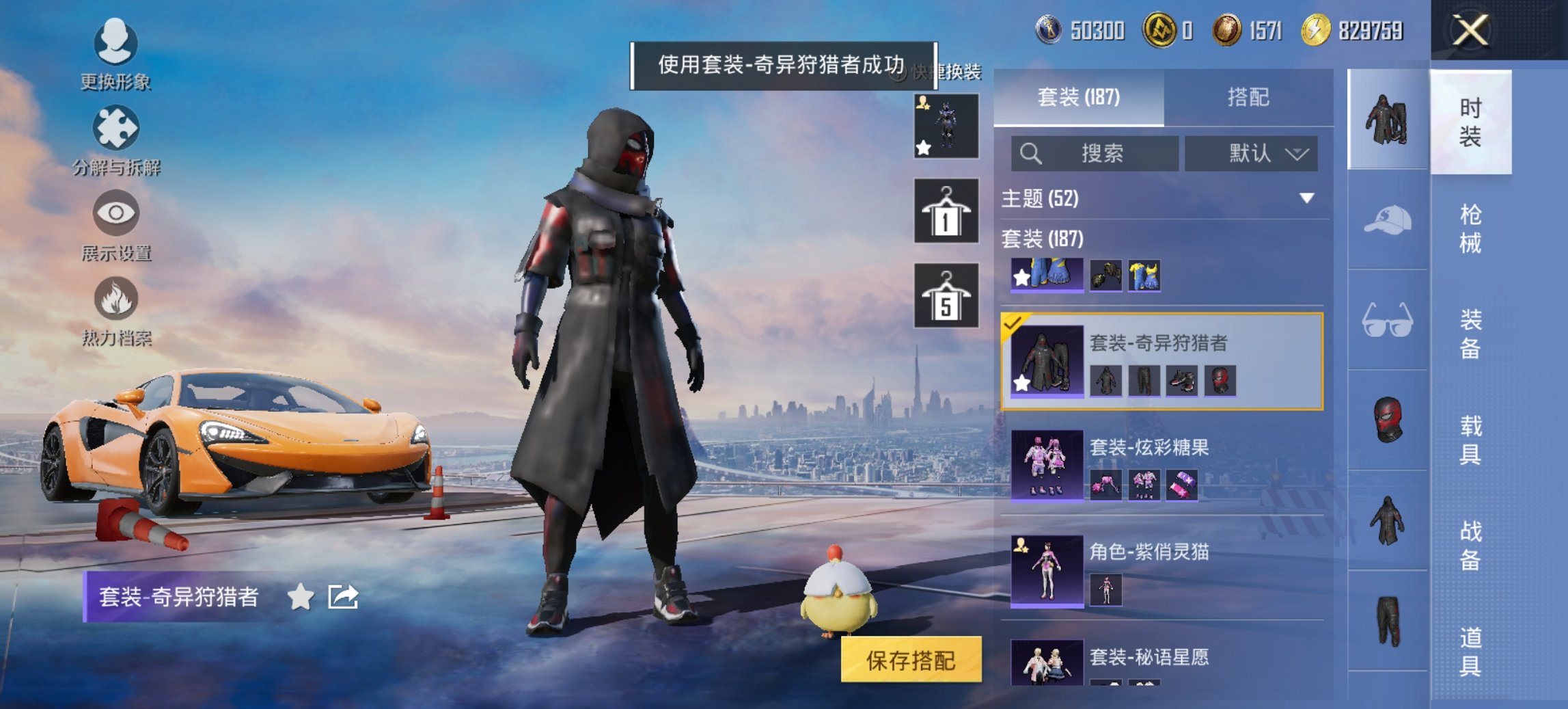Select the red mask category icon
Screen dimensions: 1568x709
coord(1389,417)
